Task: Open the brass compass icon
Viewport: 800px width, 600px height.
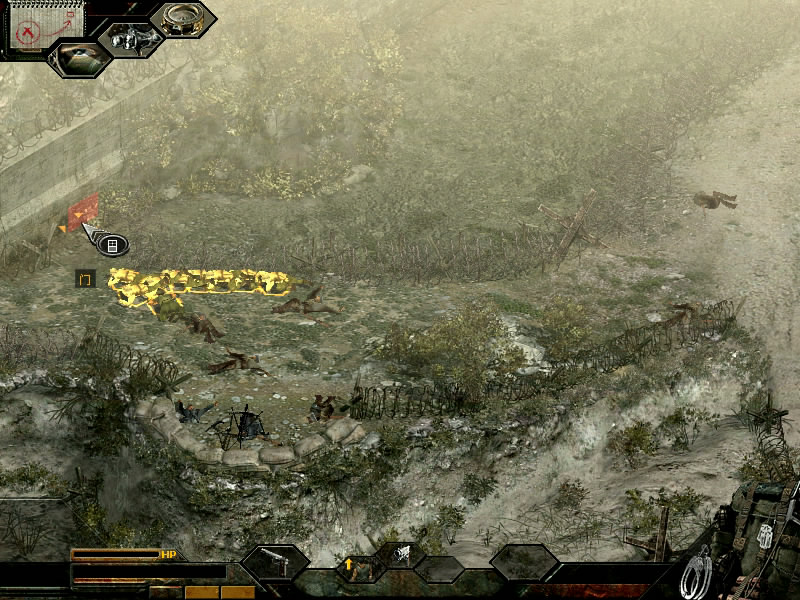Action: (182, 18)
